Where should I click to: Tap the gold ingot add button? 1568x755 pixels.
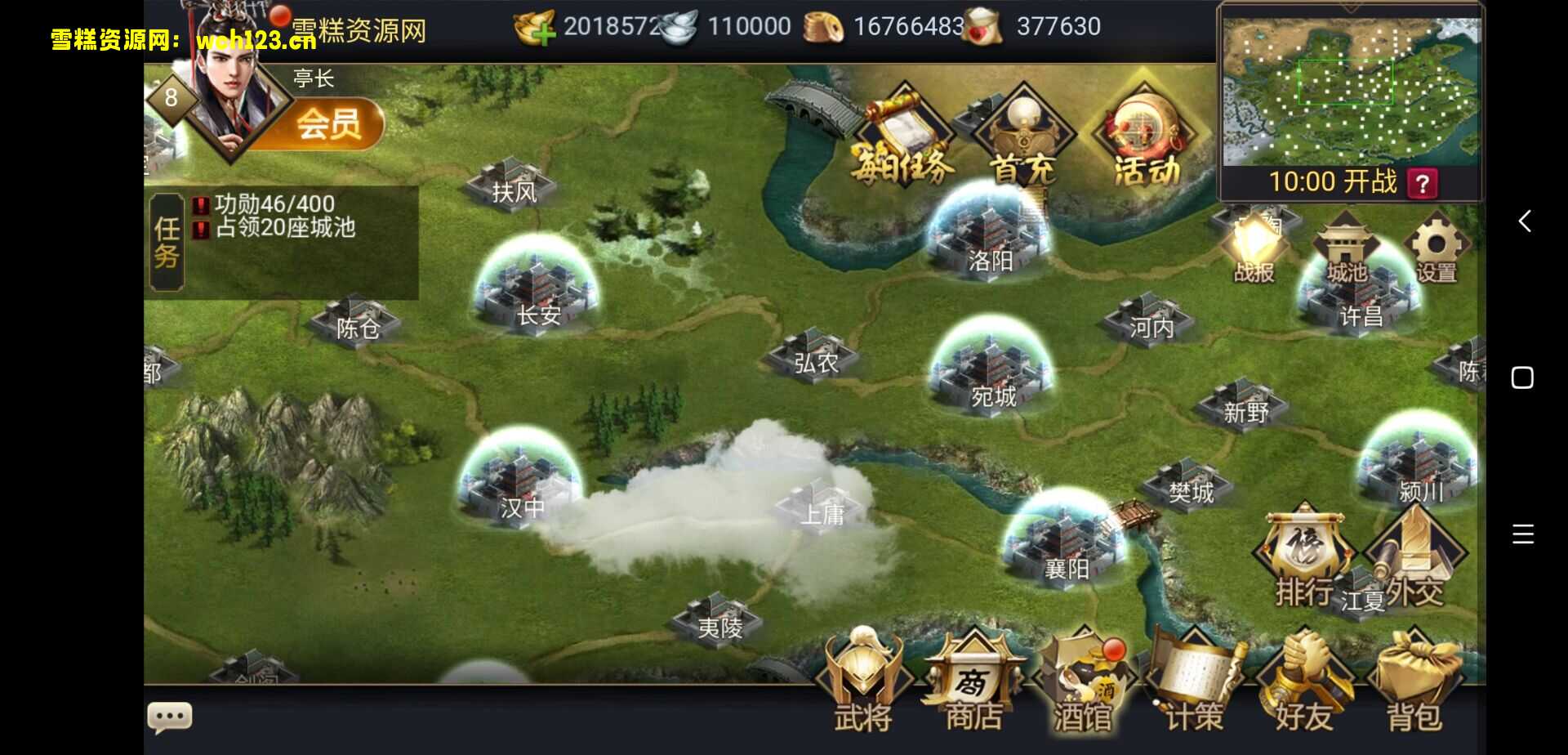point(535,28)
